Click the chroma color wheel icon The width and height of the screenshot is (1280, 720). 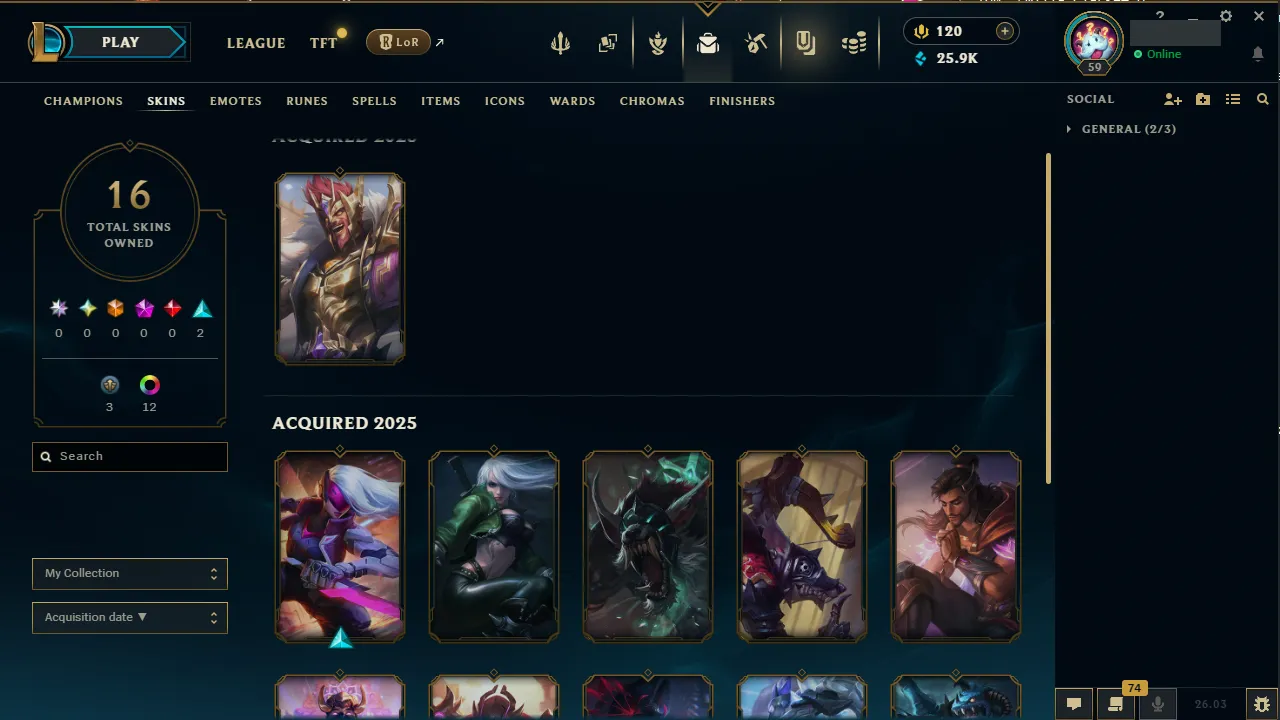click(149, 384)
